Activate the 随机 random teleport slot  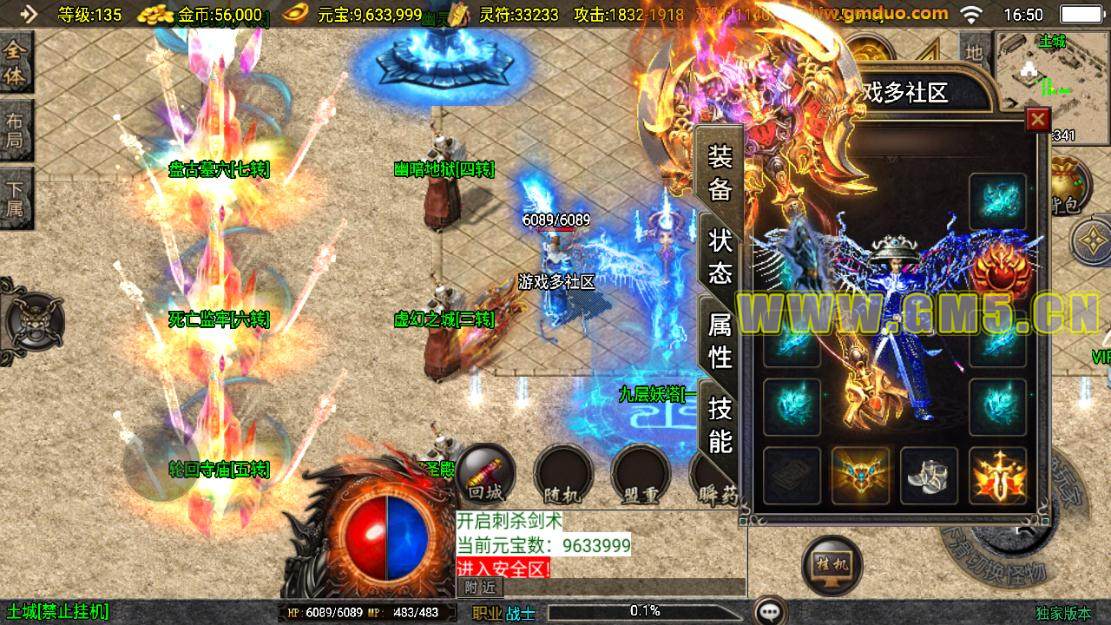[563, 473]
